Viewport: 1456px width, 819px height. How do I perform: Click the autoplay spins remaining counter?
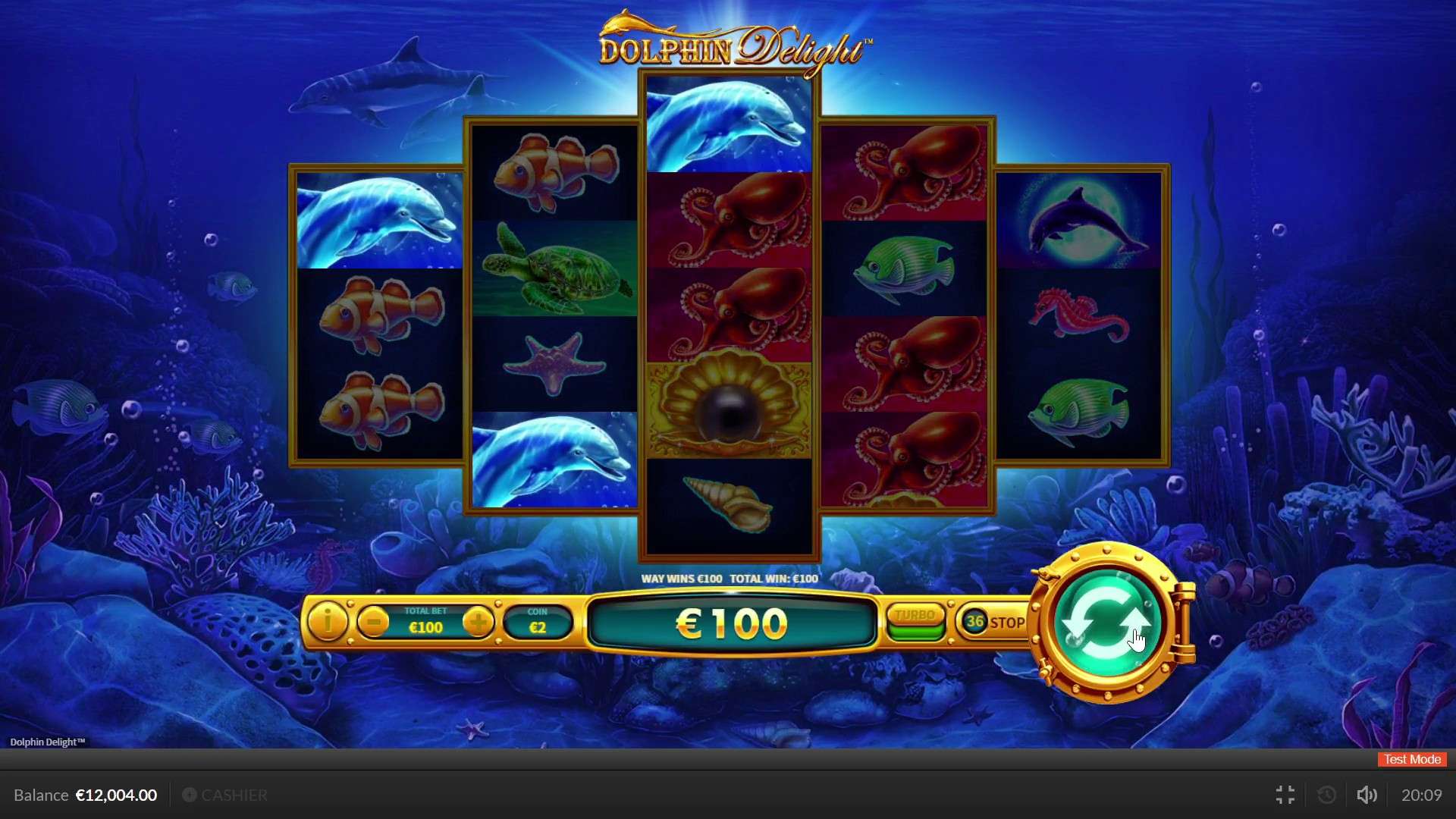(x=974, y=622)
